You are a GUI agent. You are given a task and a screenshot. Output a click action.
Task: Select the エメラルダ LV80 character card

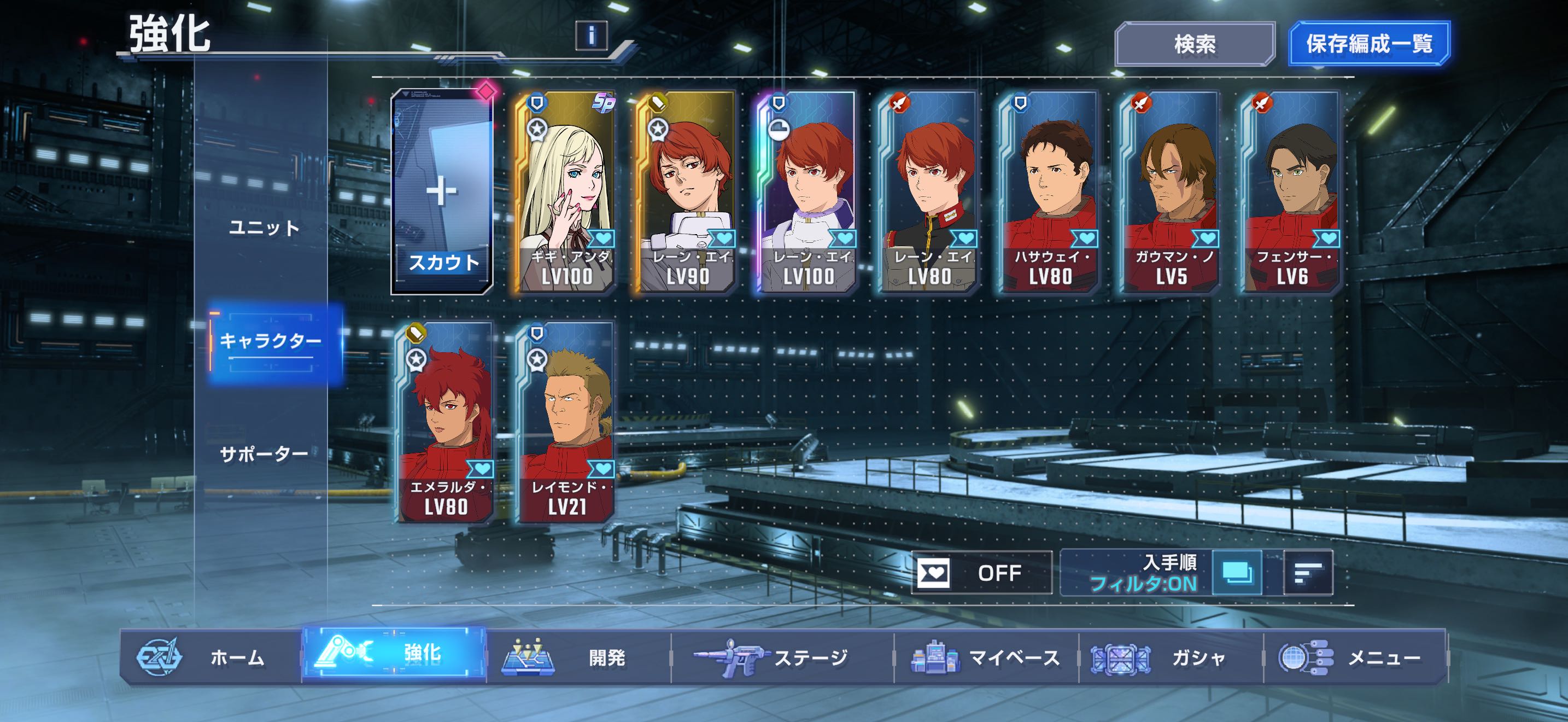click(x=445, y=422)
